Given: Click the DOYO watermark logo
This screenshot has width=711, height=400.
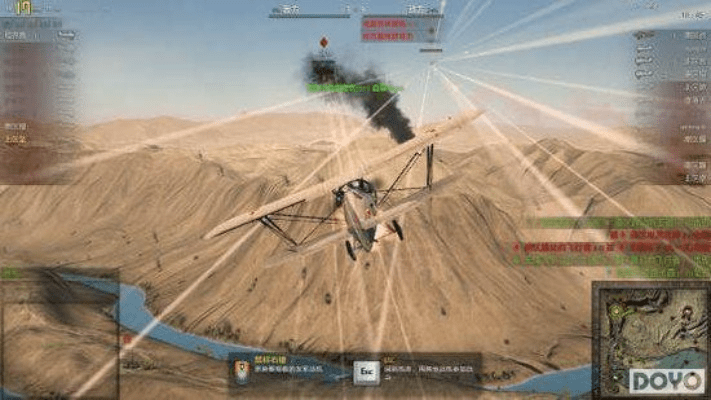Looking at the screenshot, I should [667, 380].
